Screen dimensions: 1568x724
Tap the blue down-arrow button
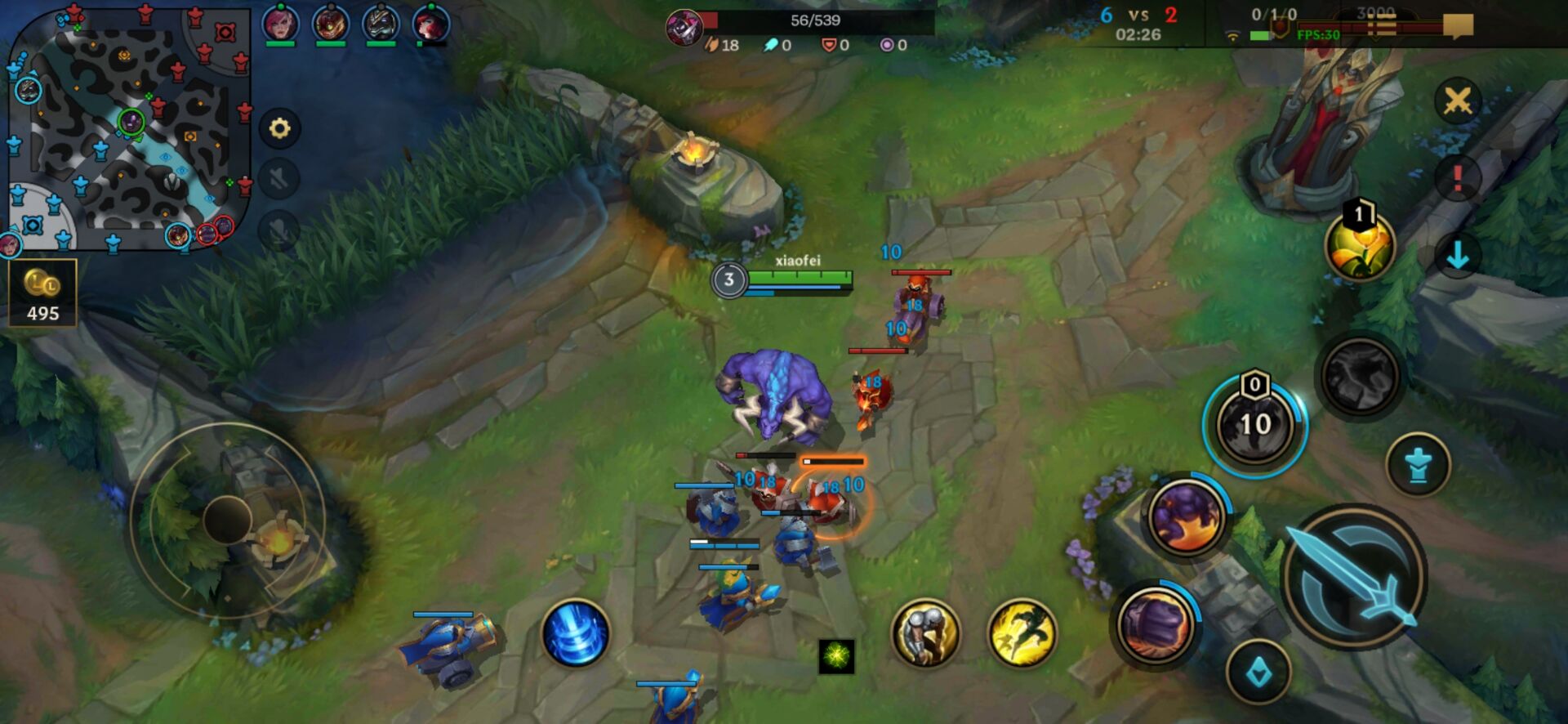(1458, 257)
